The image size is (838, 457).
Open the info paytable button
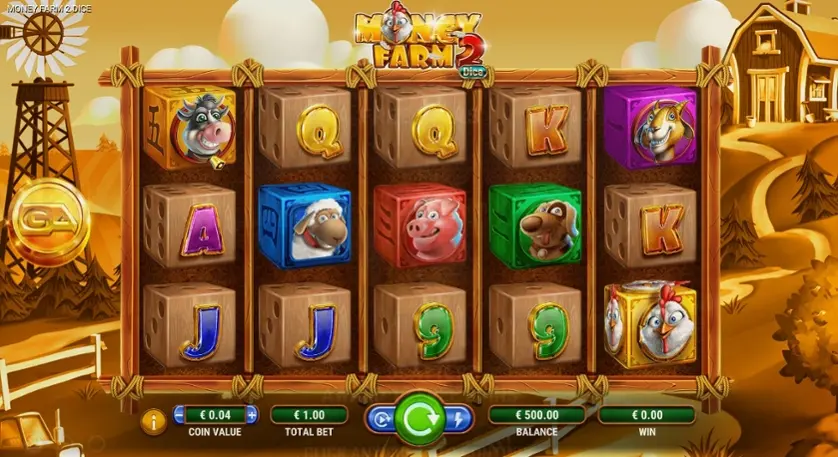click(x=154, y=421)
